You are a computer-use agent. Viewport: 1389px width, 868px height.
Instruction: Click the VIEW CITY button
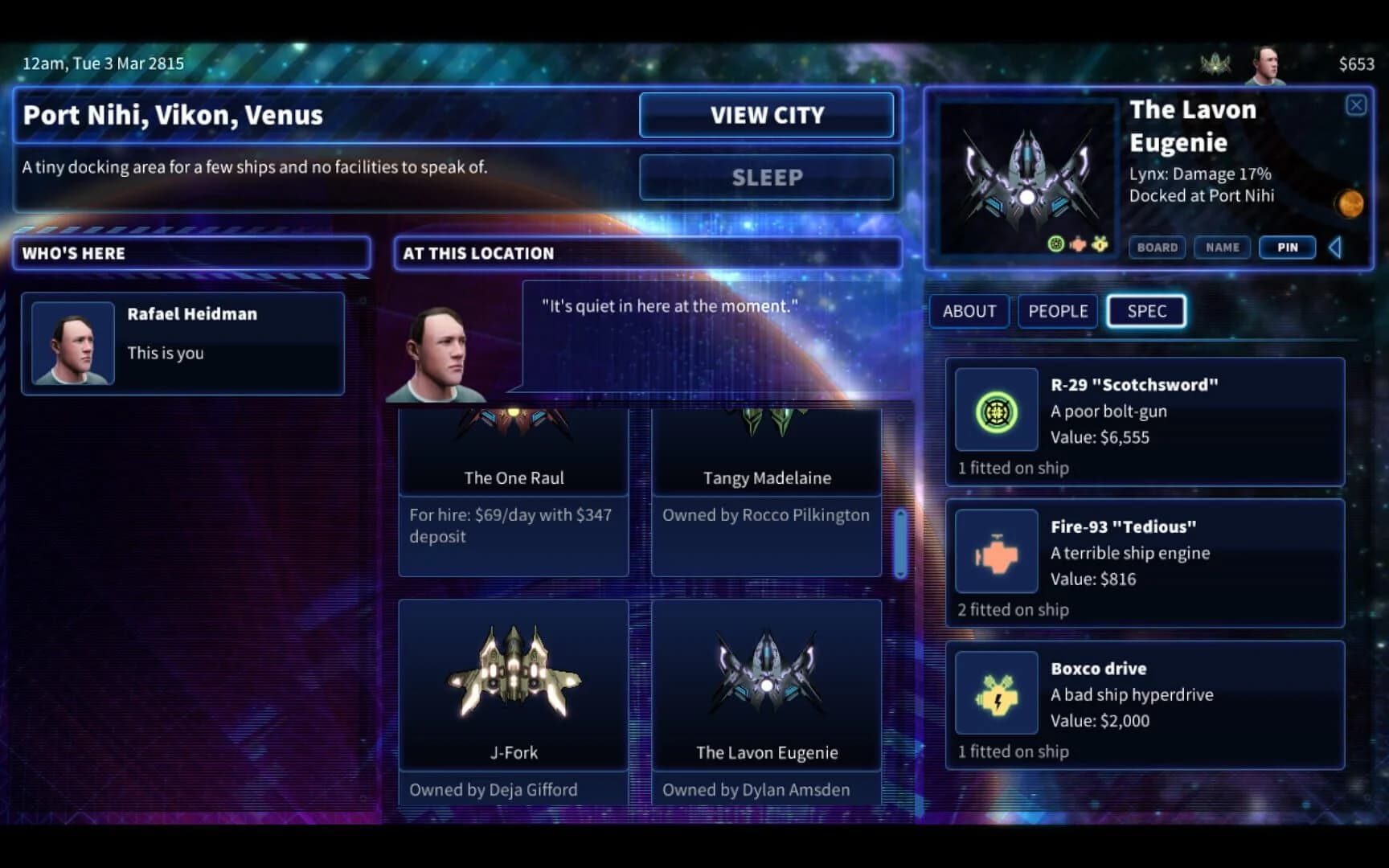[x=766, y=115]
